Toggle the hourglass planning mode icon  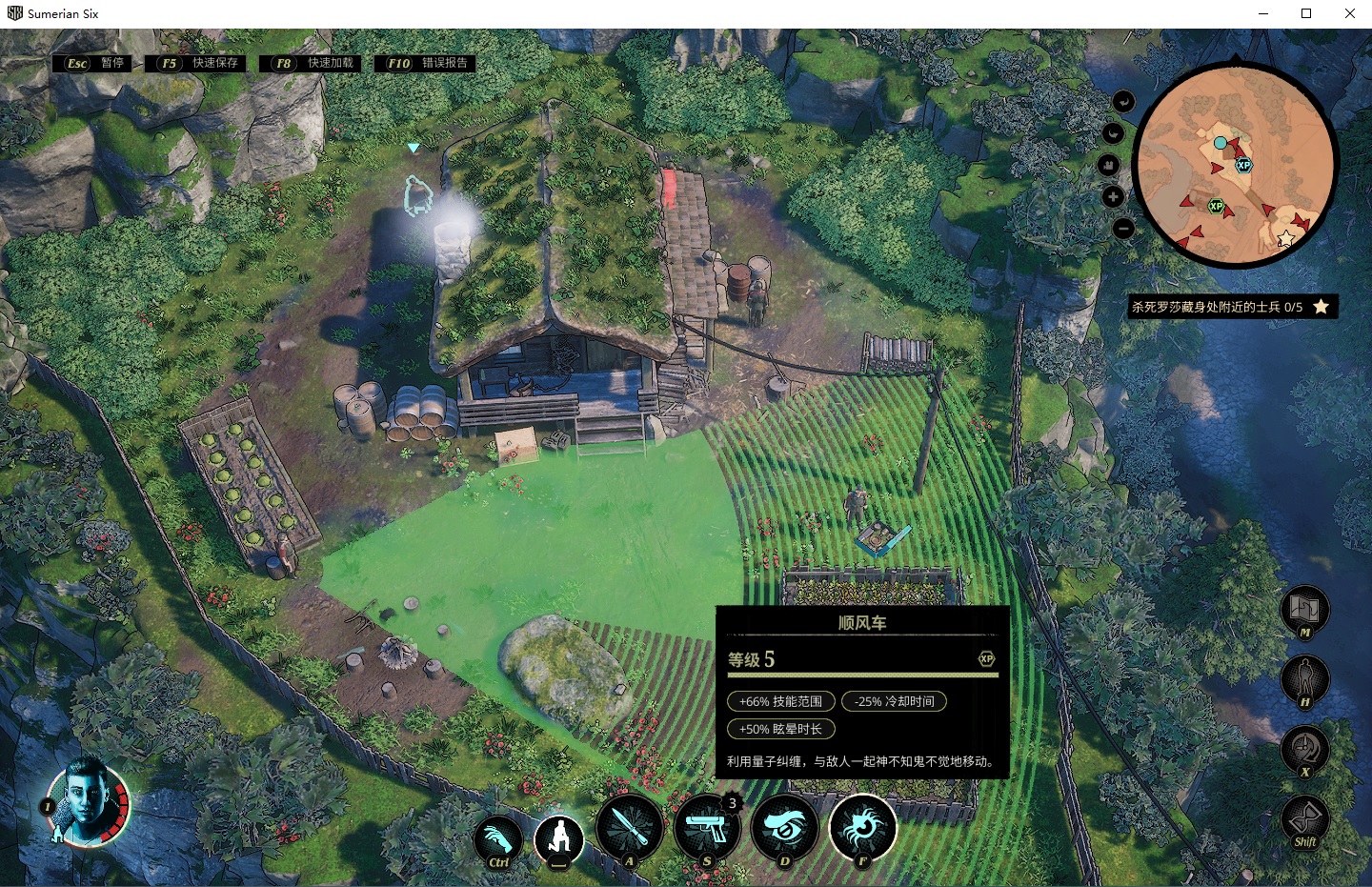click(x=1304, y=818)
